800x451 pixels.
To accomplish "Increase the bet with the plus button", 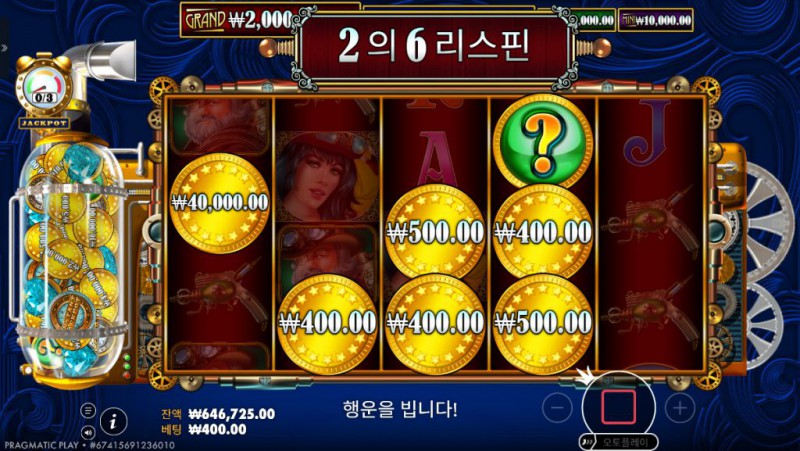I will tap(679, 407).
